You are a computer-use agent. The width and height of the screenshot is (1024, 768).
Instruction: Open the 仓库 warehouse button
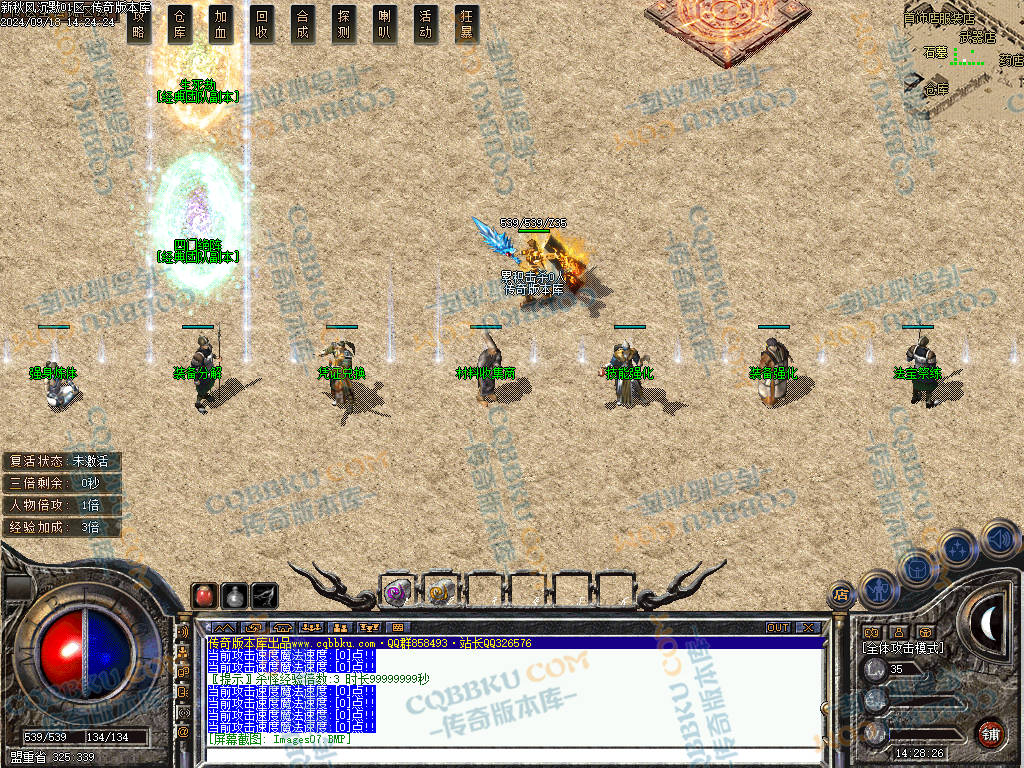pyautogui.click(x=180, y=24)
